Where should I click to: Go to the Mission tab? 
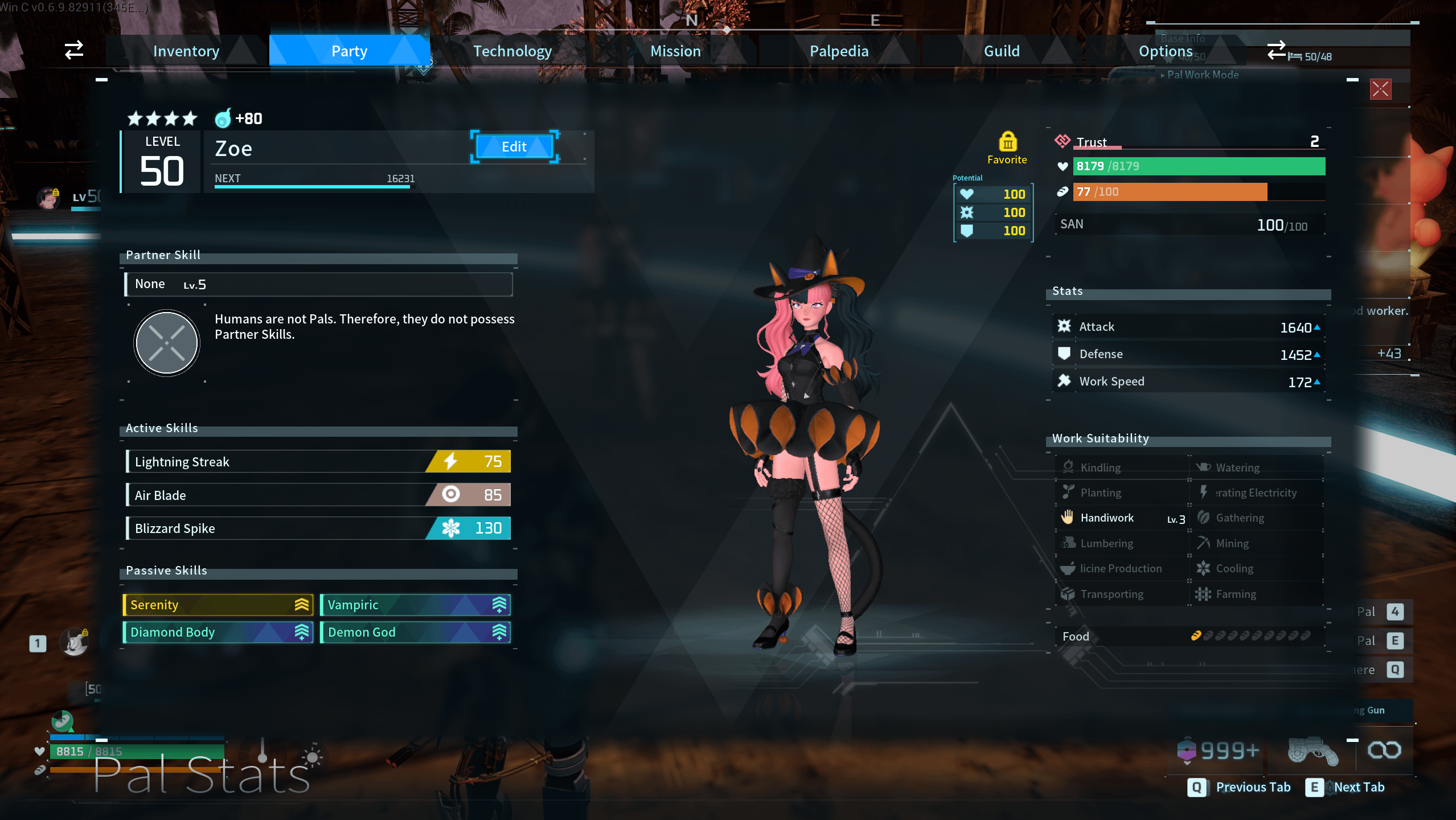(x=675, y=51)
